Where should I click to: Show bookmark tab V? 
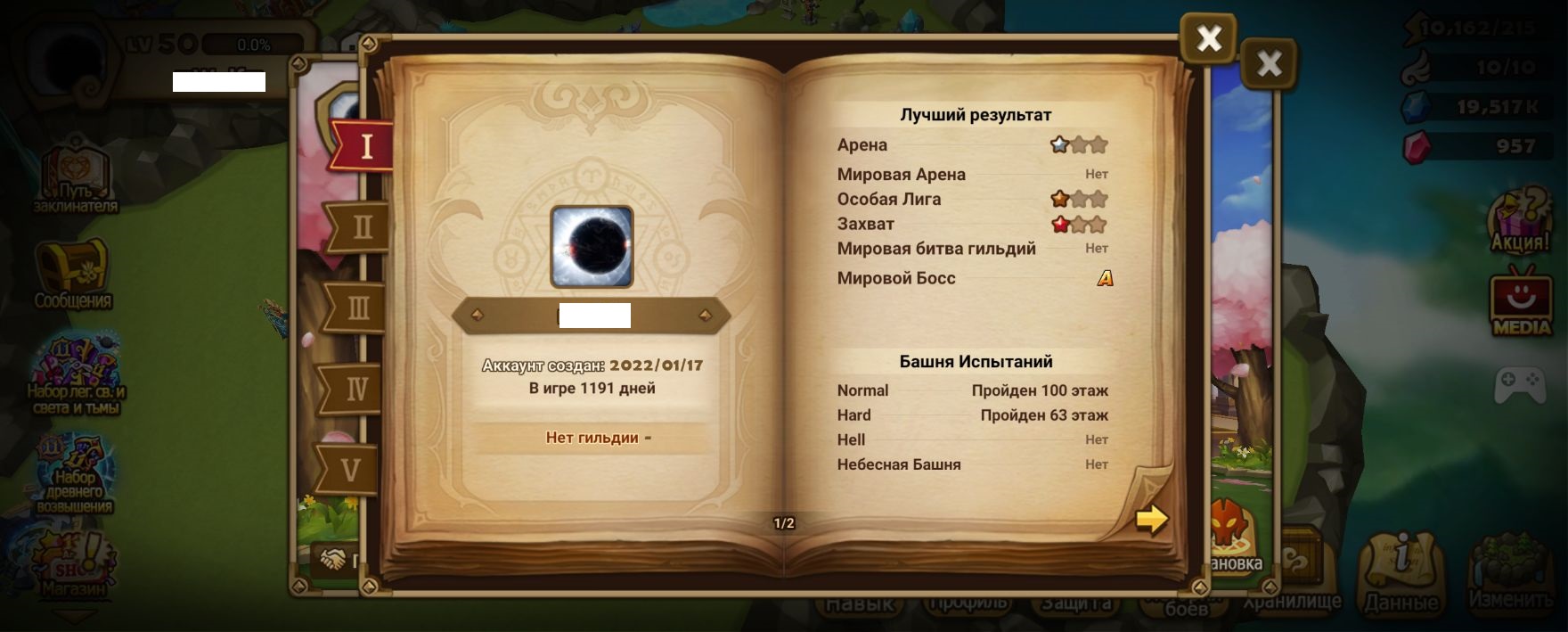coord(349,470)
